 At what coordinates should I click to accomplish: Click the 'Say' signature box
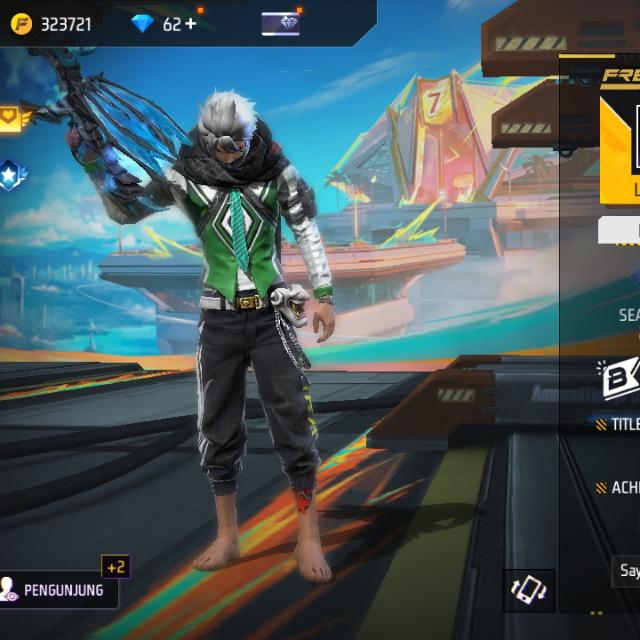(x=627, y=571)
